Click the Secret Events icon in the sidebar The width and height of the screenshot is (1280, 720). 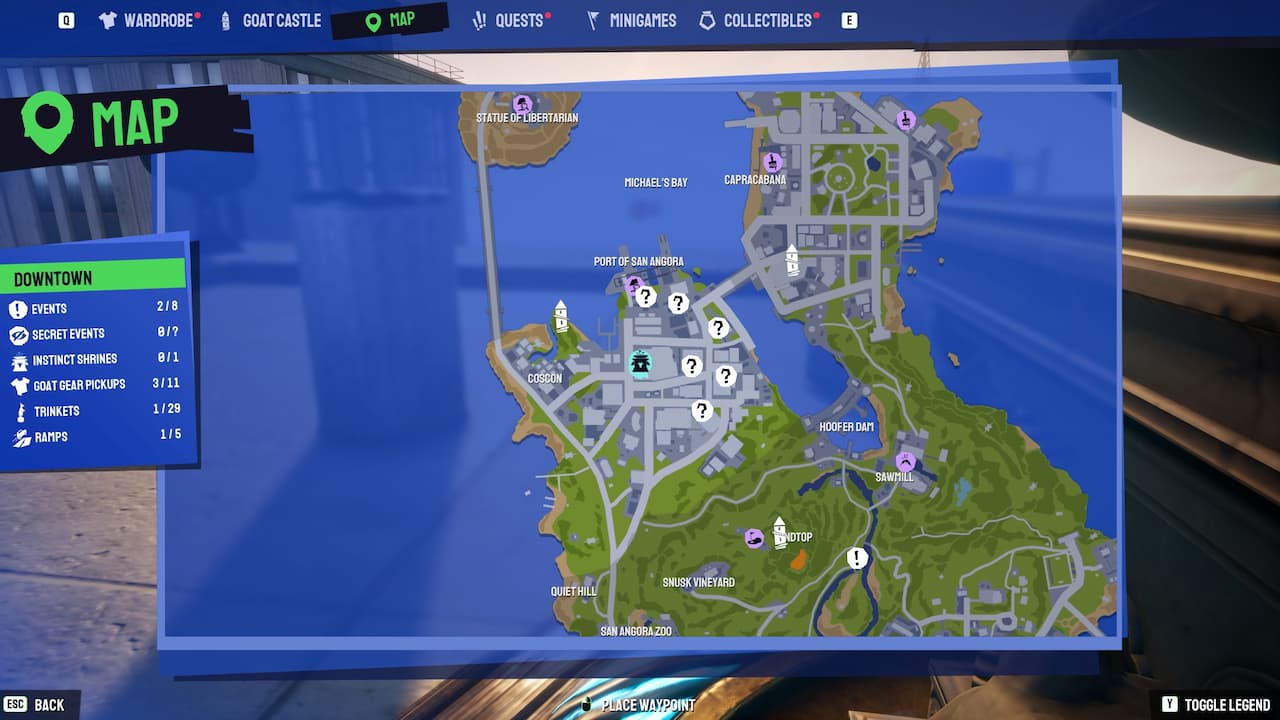pos(17,334)
